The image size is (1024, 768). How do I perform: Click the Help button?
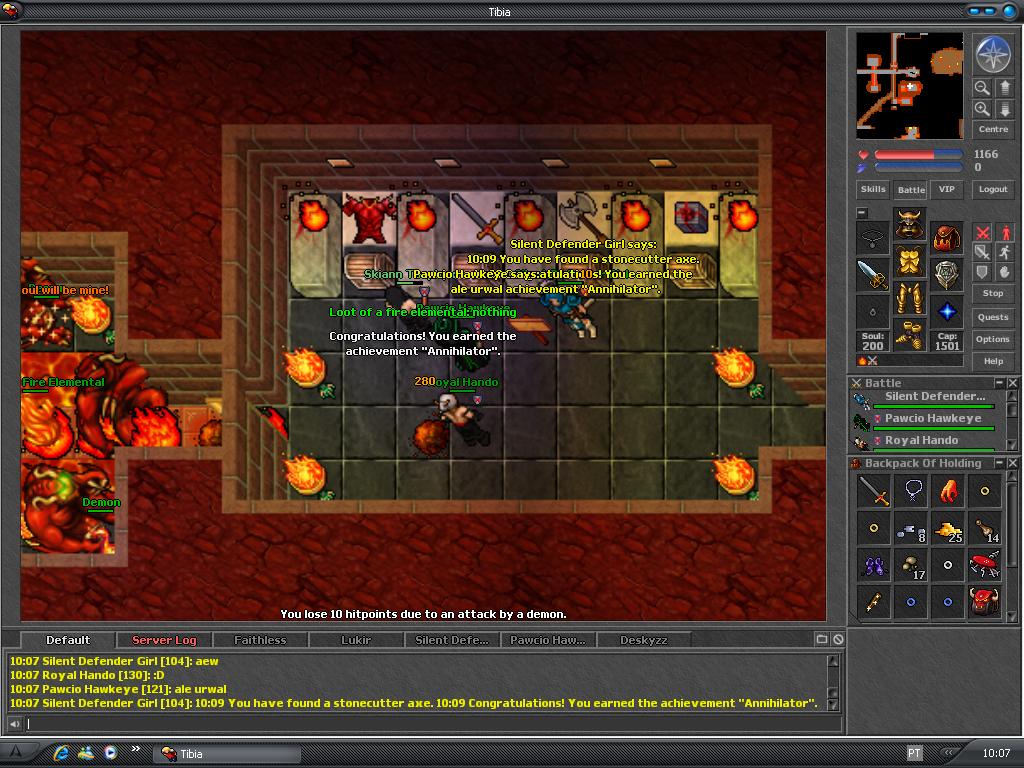pyautogui.click(x=993, y=361)
